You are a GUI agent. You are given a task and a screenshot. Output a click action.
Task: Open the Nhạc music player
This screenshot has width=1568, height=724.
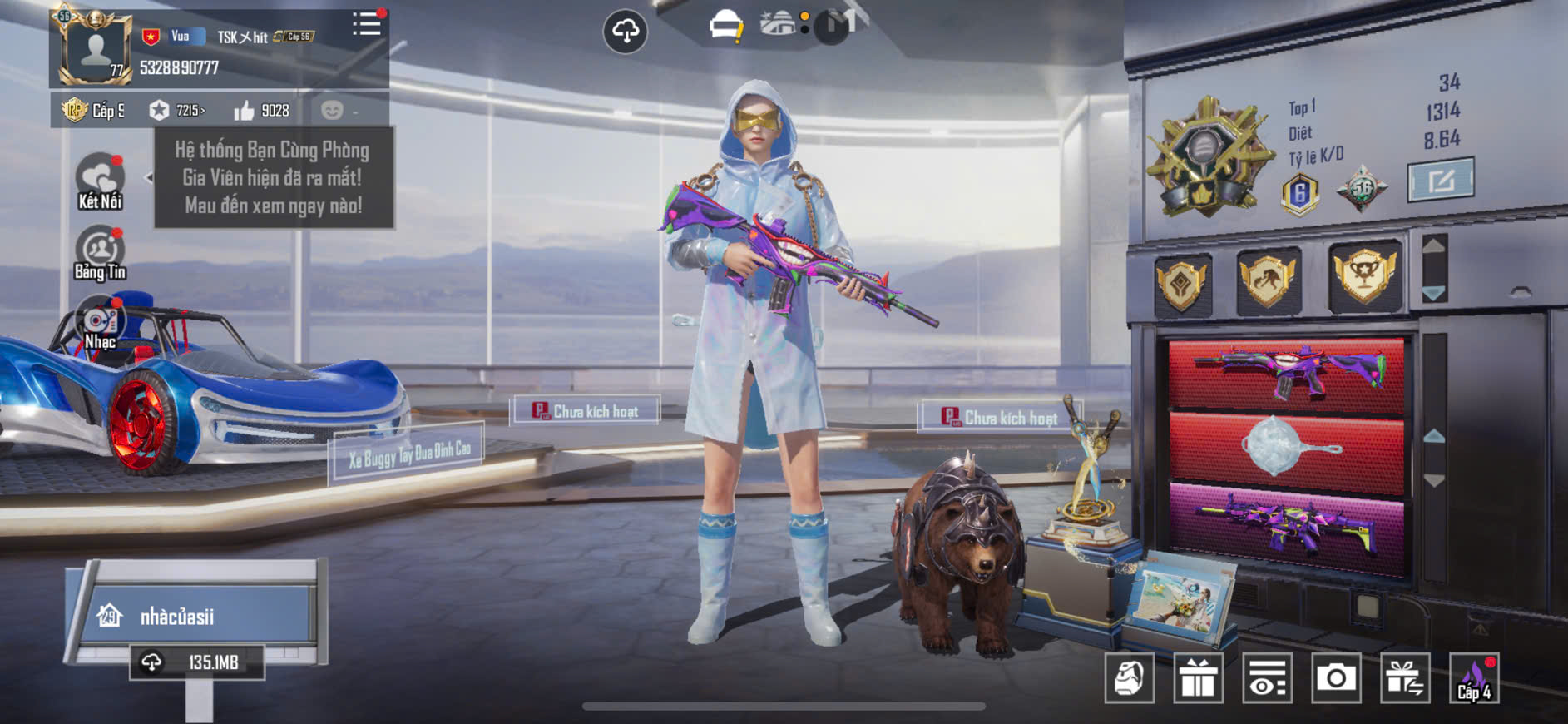100,324
